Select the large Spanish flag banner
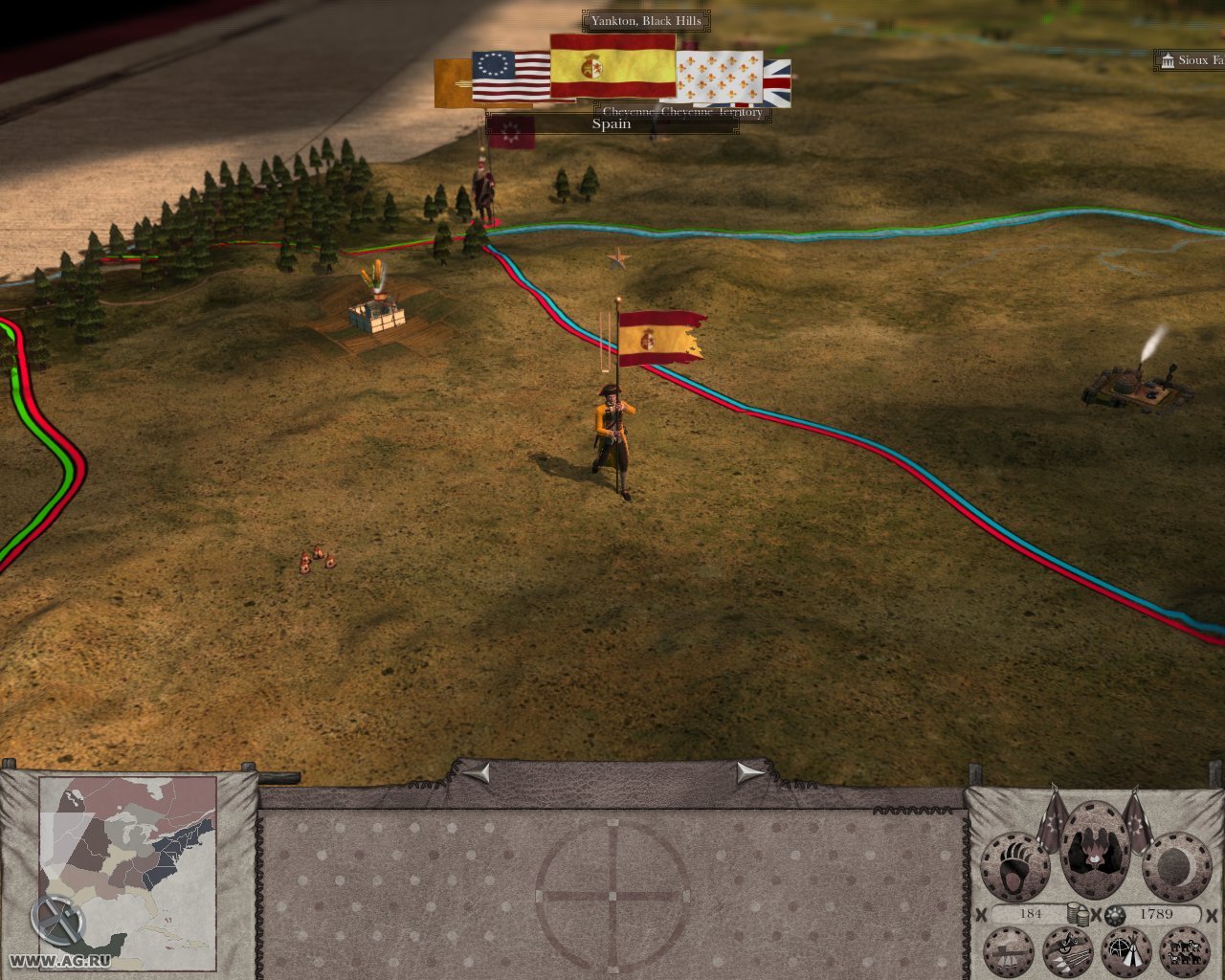The height and width of the screenshot is (980, 1225). [612, 66]
